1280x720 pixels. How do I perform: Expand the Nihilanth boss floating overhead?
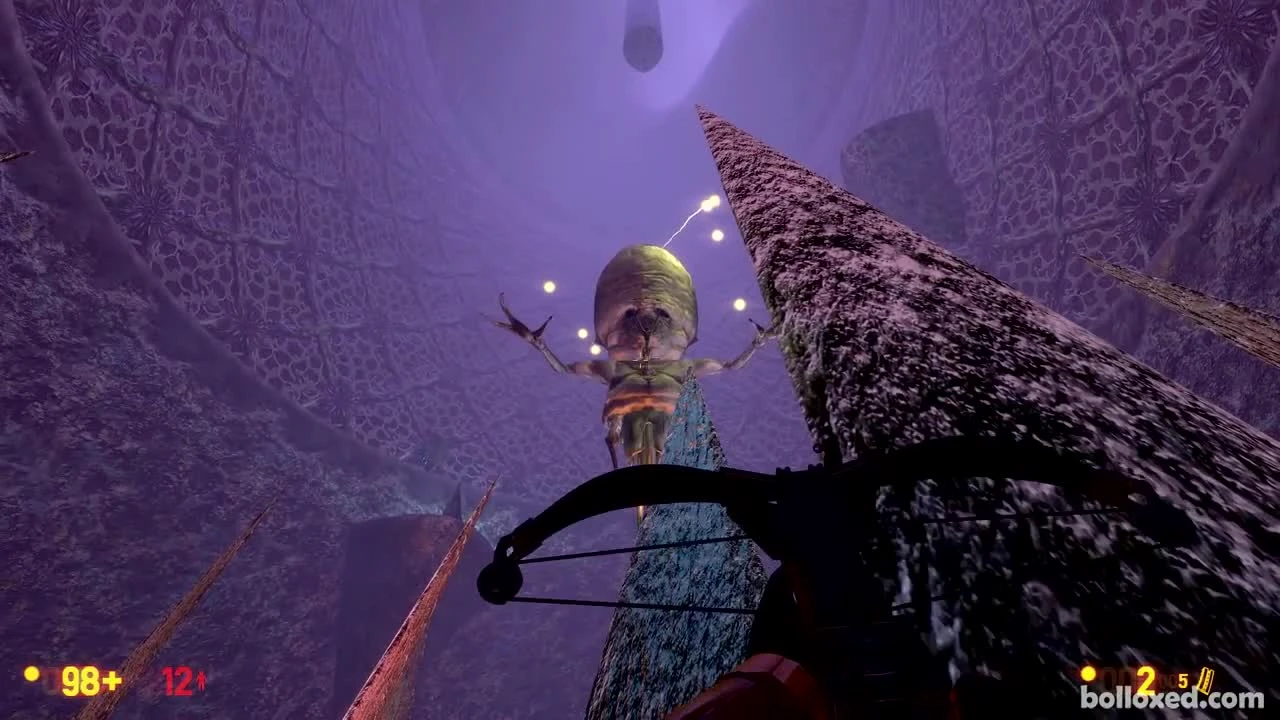[x=650, y=330]
